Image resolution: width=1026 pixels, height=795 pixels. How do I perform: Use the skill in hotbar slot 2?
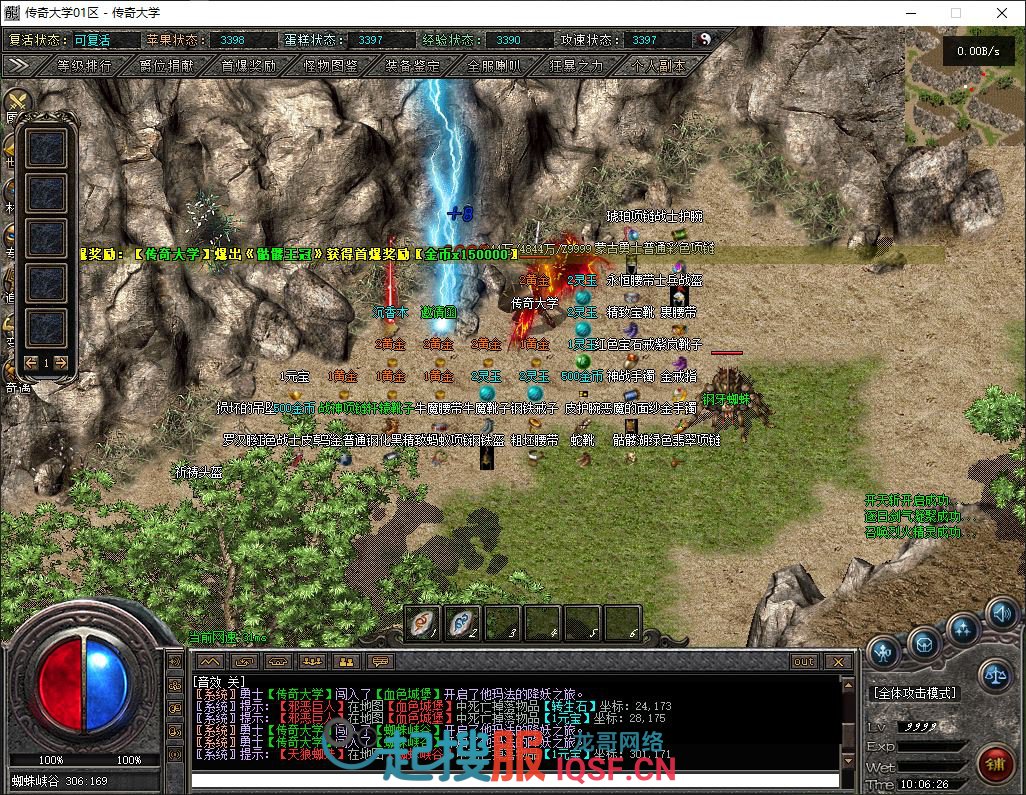tap(462, 622)
